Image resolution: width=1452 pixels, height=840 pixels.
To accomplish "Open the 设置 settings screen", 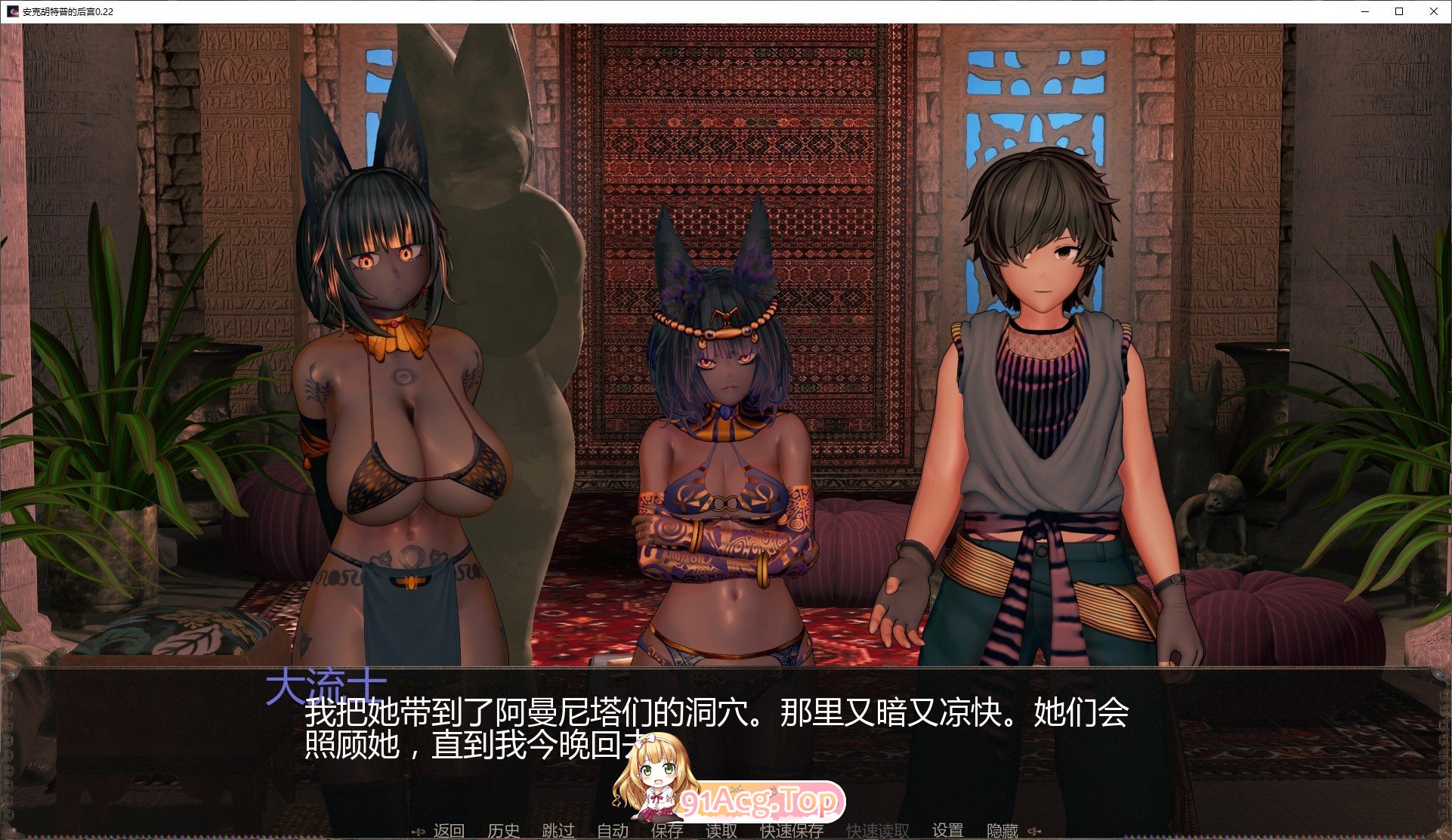I will [x=947, y=829].
